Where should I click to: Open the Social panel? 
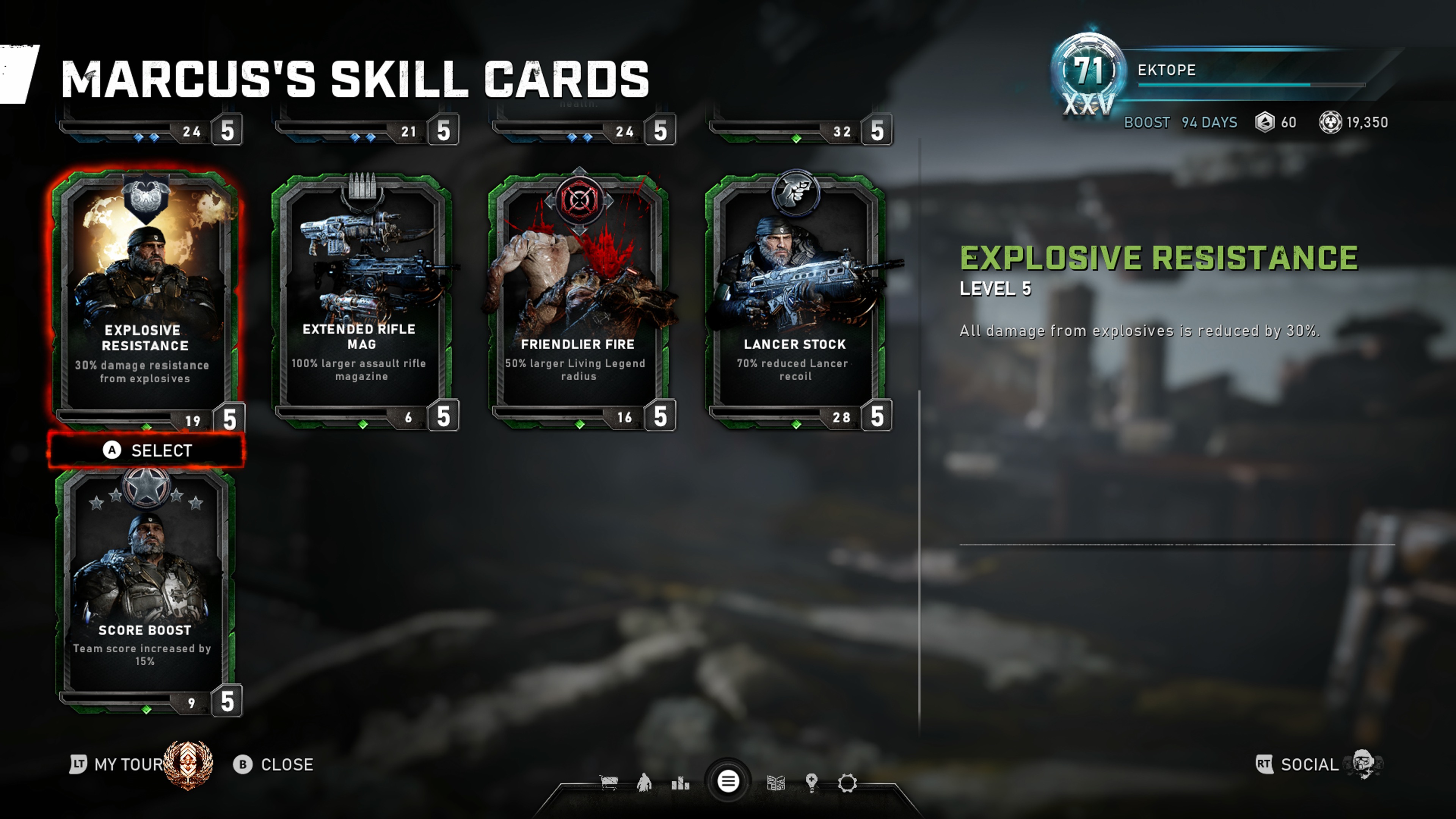[1309, 765]
